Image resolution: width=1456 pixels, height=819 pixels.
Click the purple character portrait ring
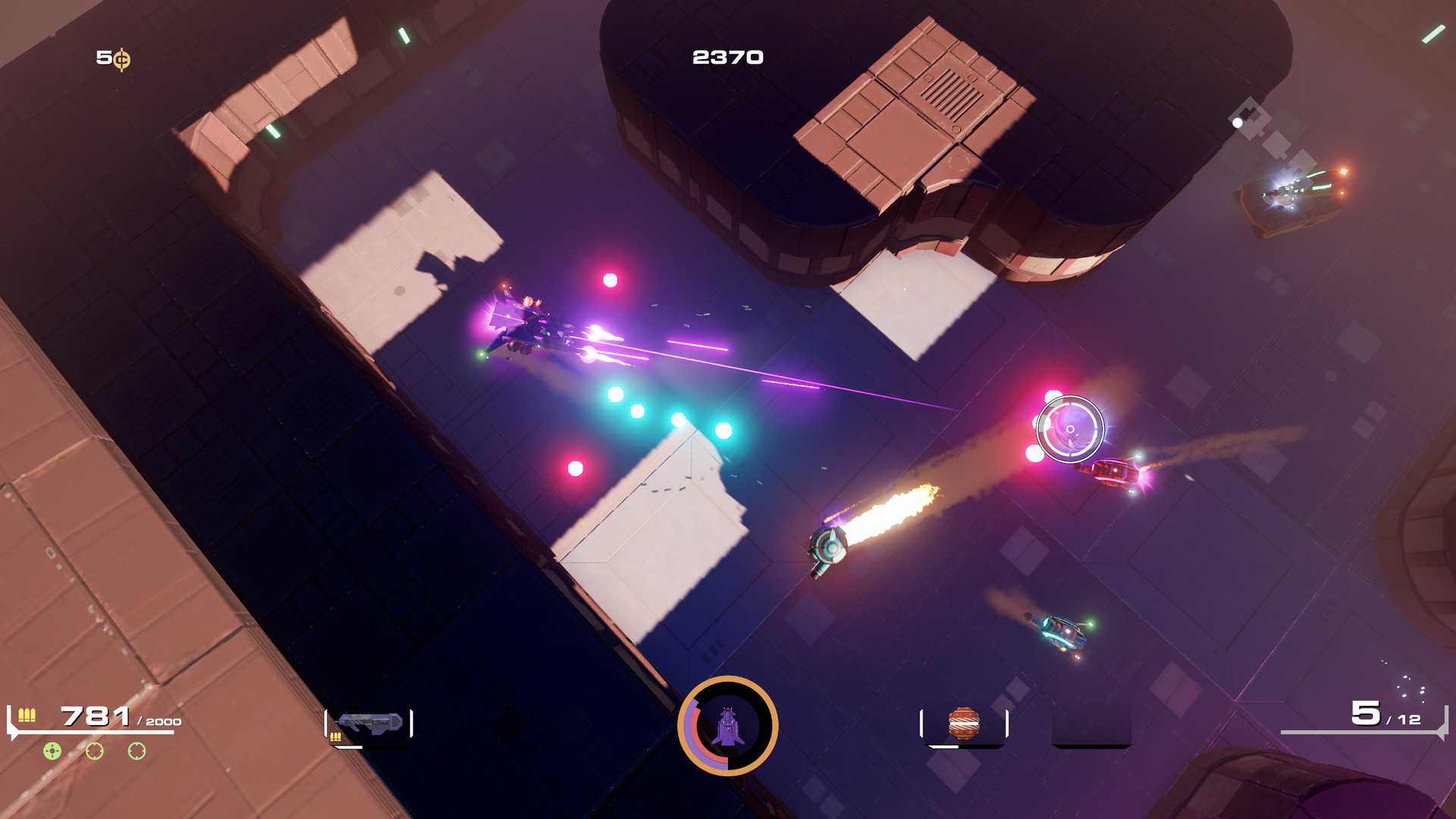tap(727, 726)
